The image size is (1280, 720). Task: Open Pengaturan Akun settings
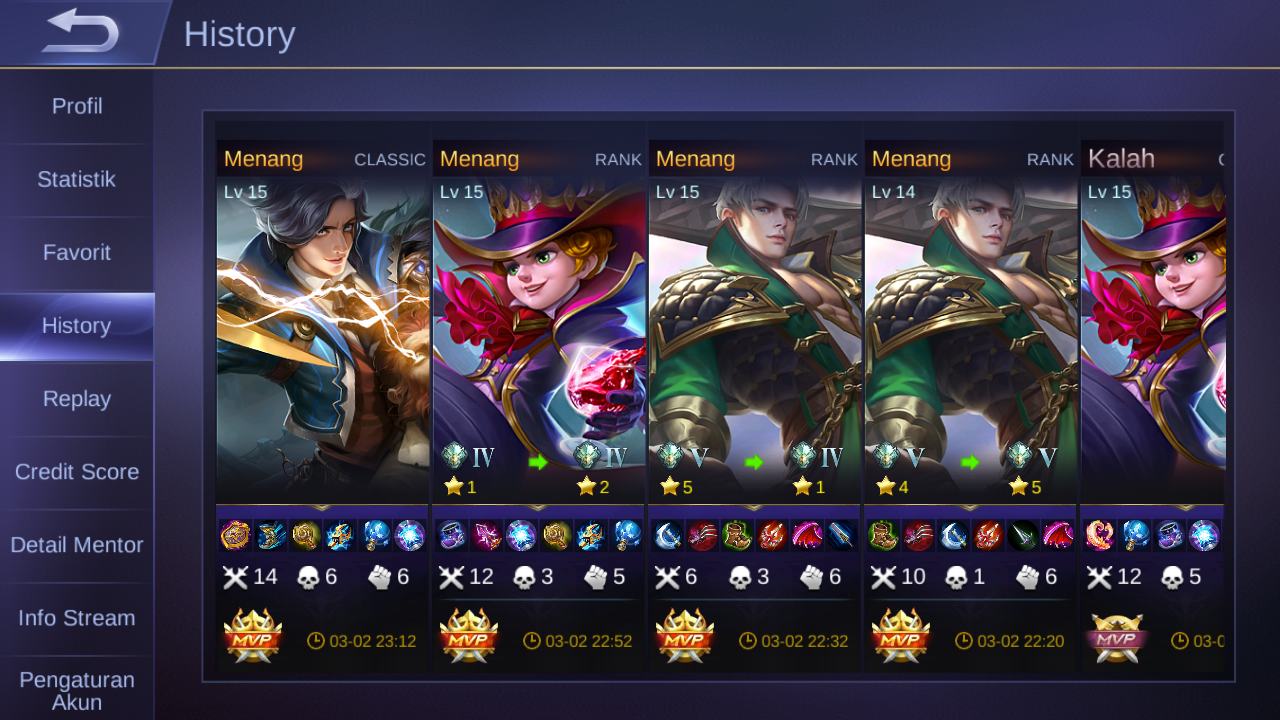coord(76,690)
